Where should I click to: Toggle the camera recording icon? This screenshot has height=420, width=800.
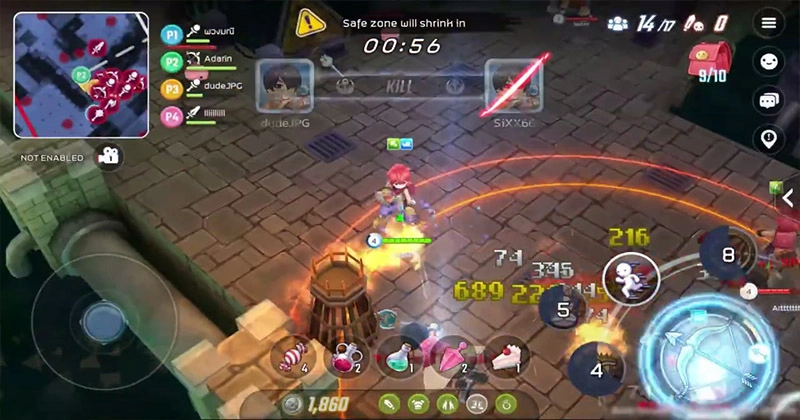pyautogui.click(x=107, y=156)
